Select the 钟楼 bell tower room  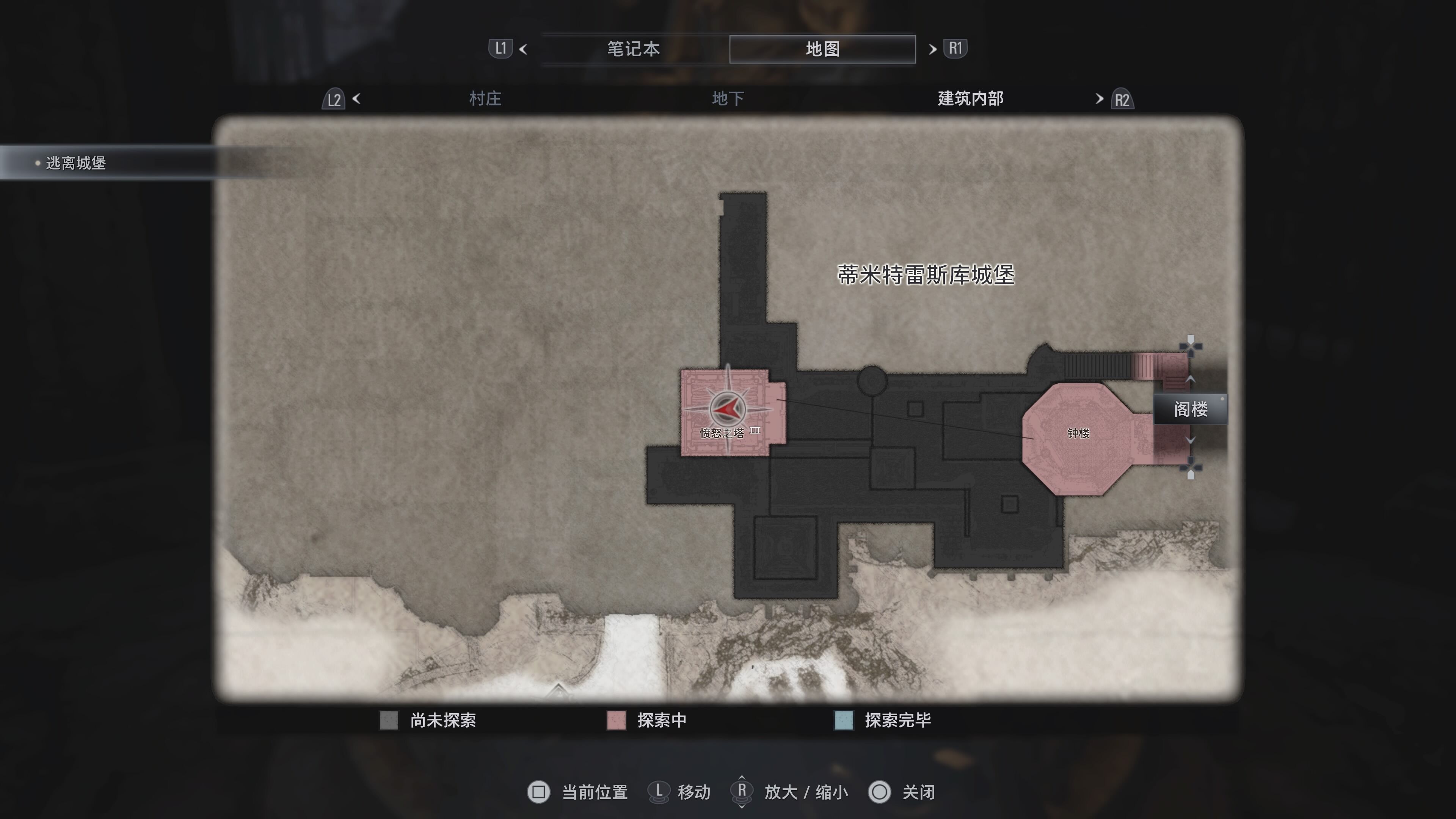tap(1077, 433)
